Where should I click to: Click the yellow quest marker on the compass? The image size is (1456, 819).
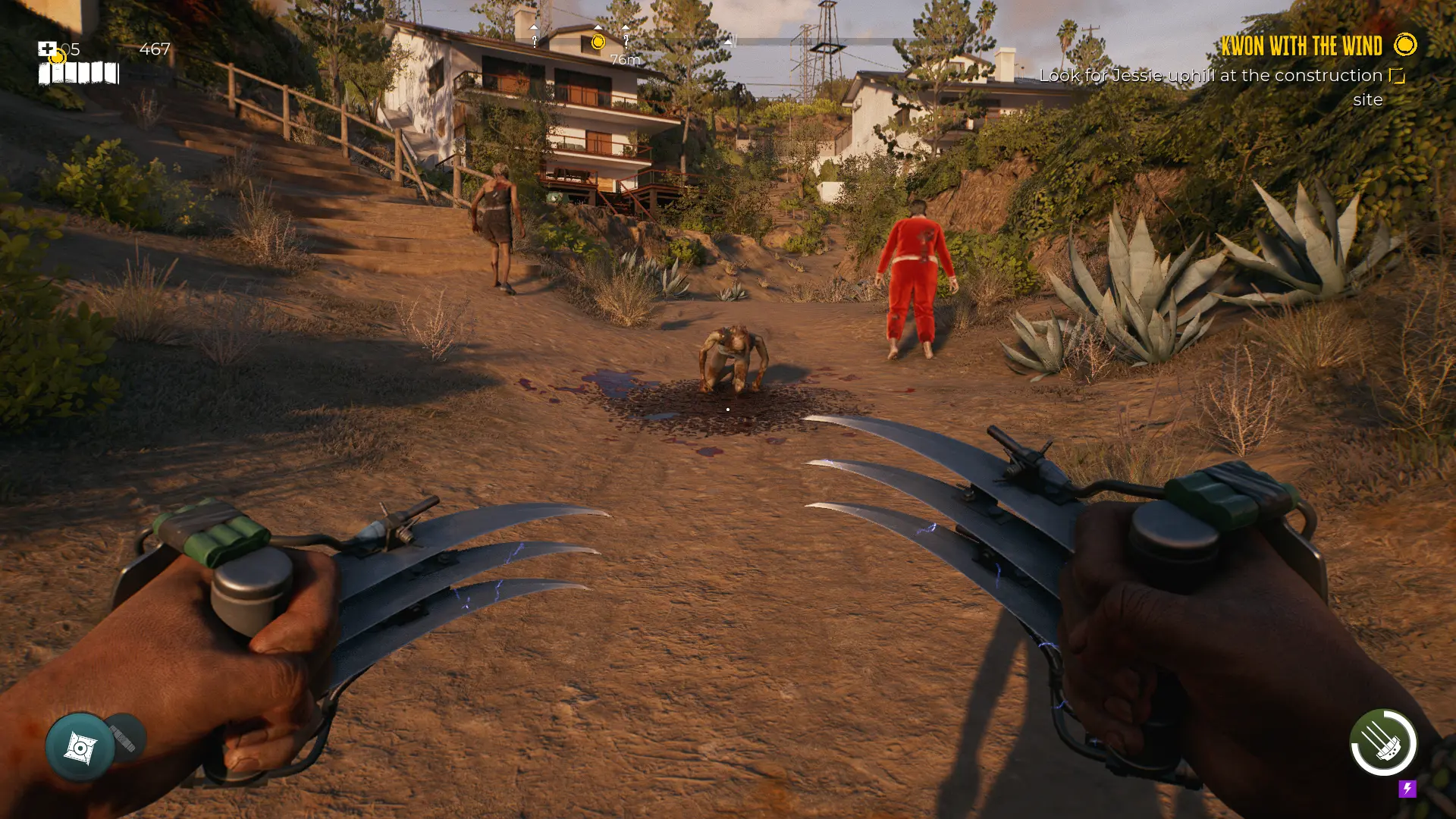[598, 42]
